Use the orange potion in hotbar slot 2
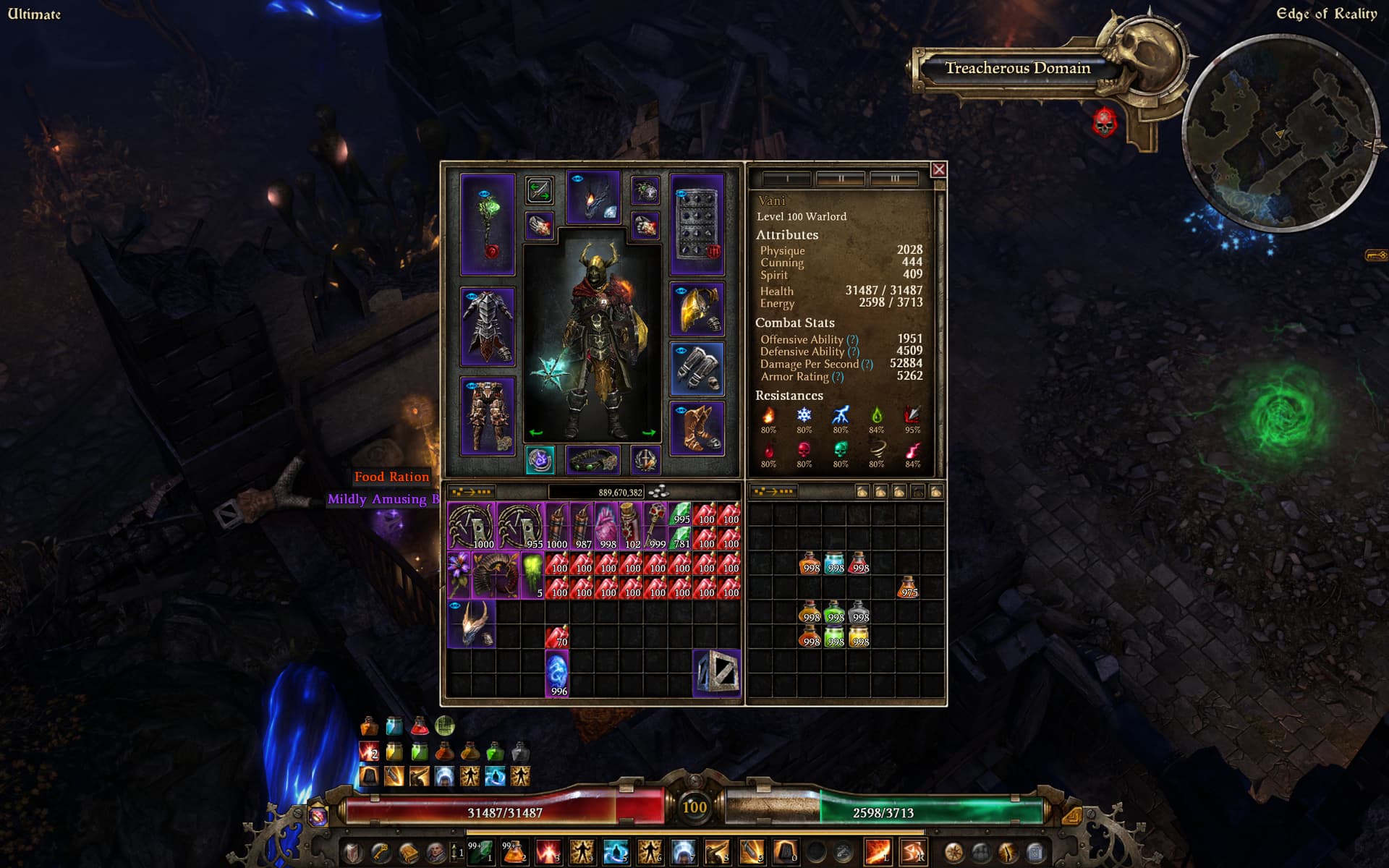The image size is (1389, 868). [x=514, y=852]
